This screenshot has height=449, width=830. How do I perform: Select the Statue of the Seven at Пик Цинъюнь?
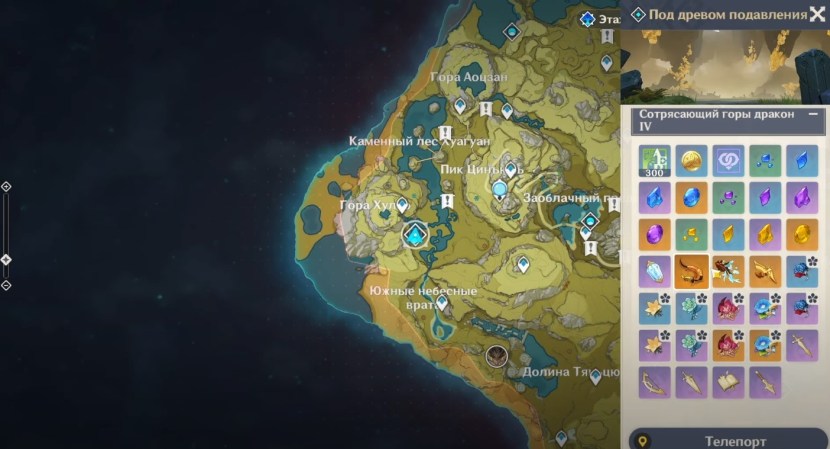point(499,188)
